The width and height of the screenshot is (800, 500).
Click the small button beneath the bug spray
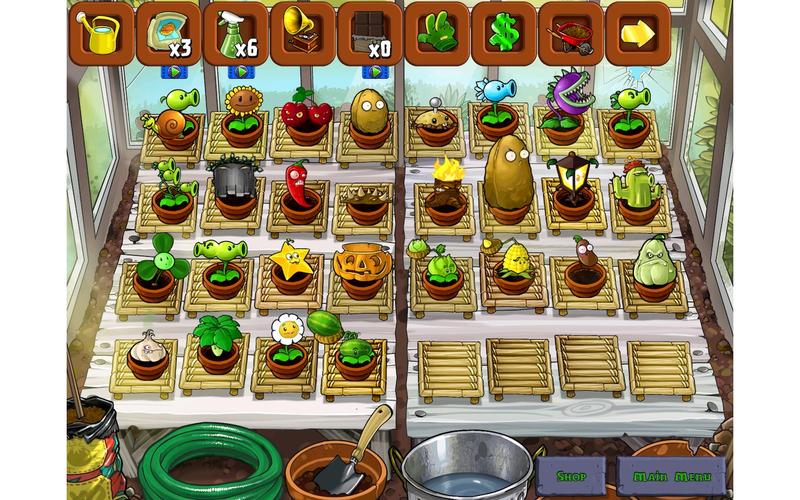(240, 72)
